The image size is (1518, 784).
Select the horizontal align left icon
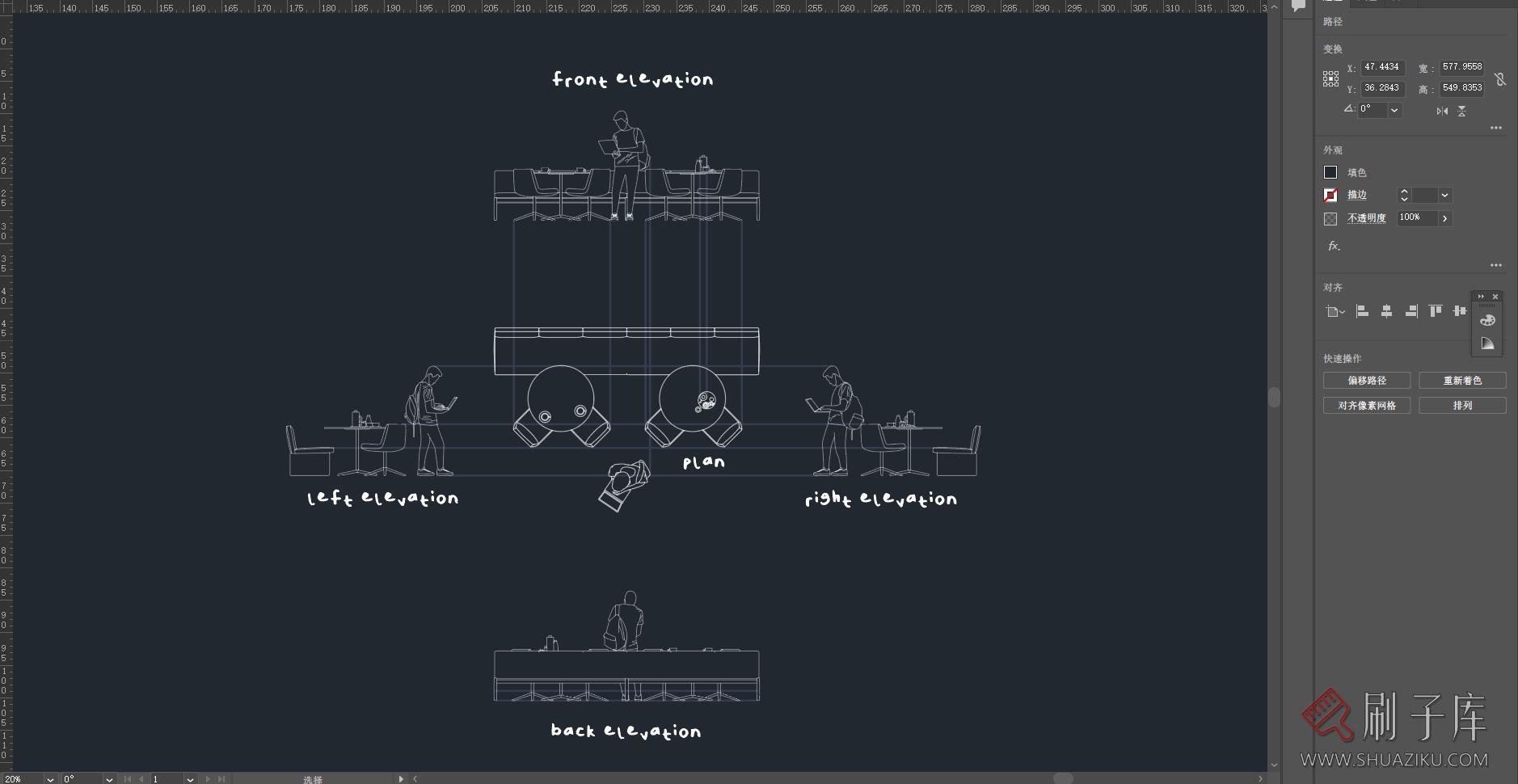point(1363,311)
